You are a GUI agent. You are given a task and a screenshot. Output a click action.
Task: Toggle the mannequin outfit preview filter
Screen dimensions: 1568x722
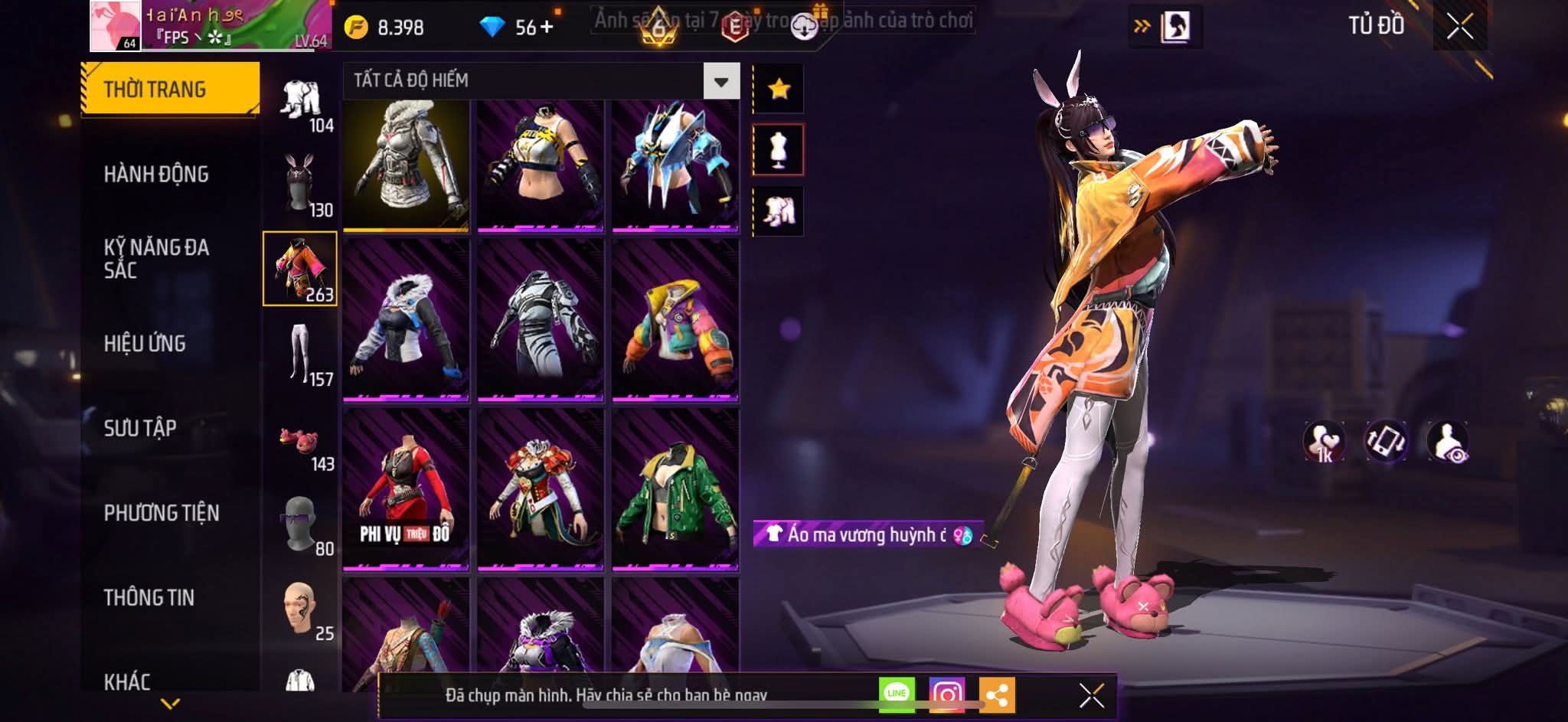tap(779, 149)
